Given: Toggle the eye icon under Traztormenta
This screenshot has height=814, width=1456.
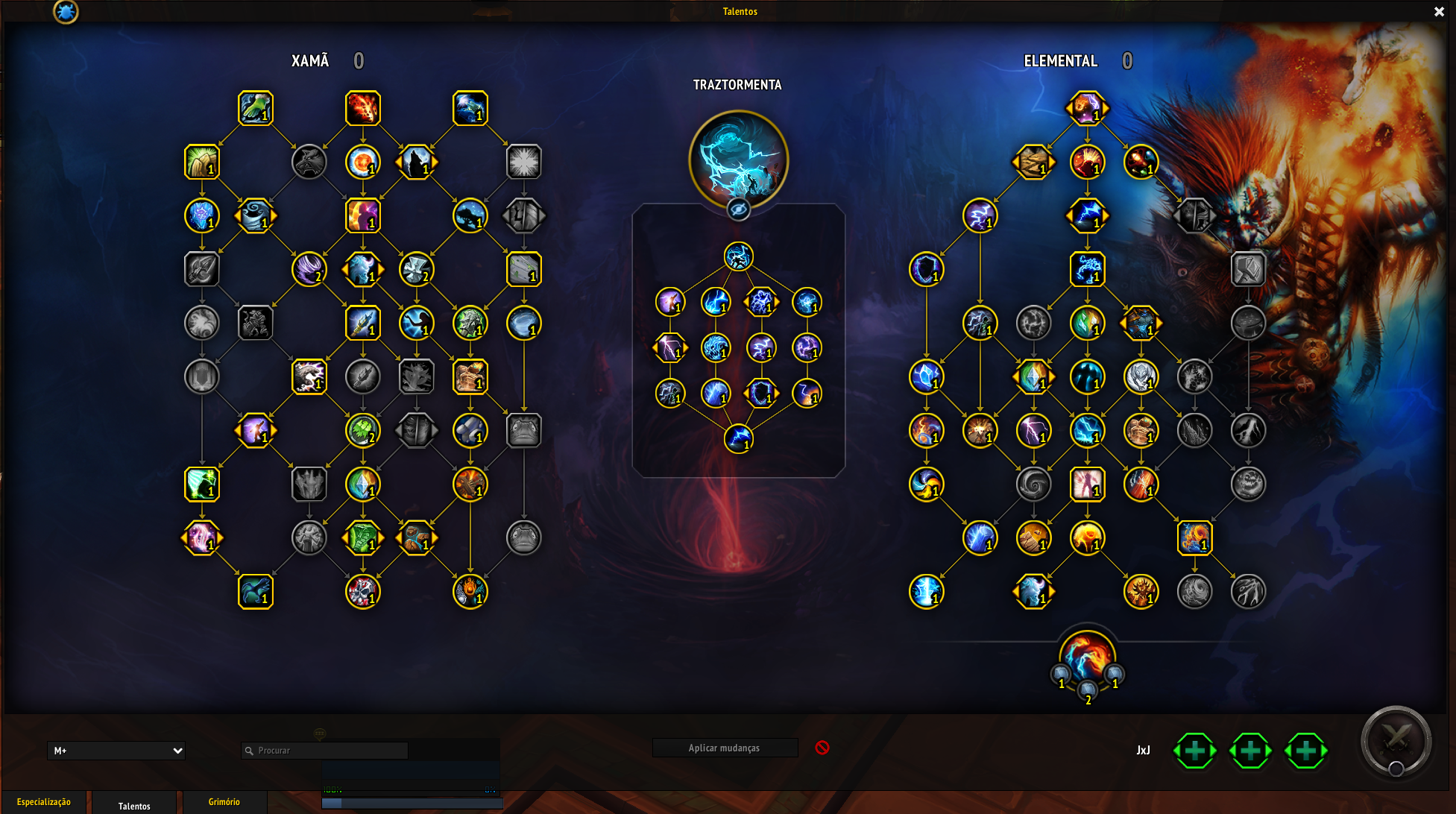Looking at the screenshot, I should tap(738, 209).
